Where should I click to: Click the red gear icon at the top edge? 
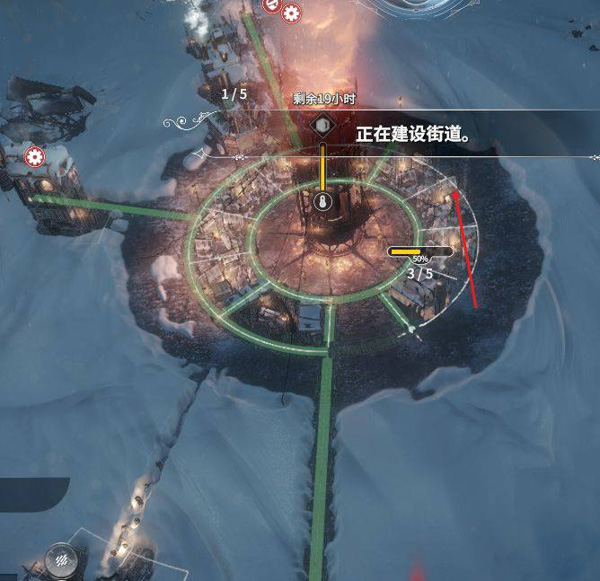tap(291, 13)
